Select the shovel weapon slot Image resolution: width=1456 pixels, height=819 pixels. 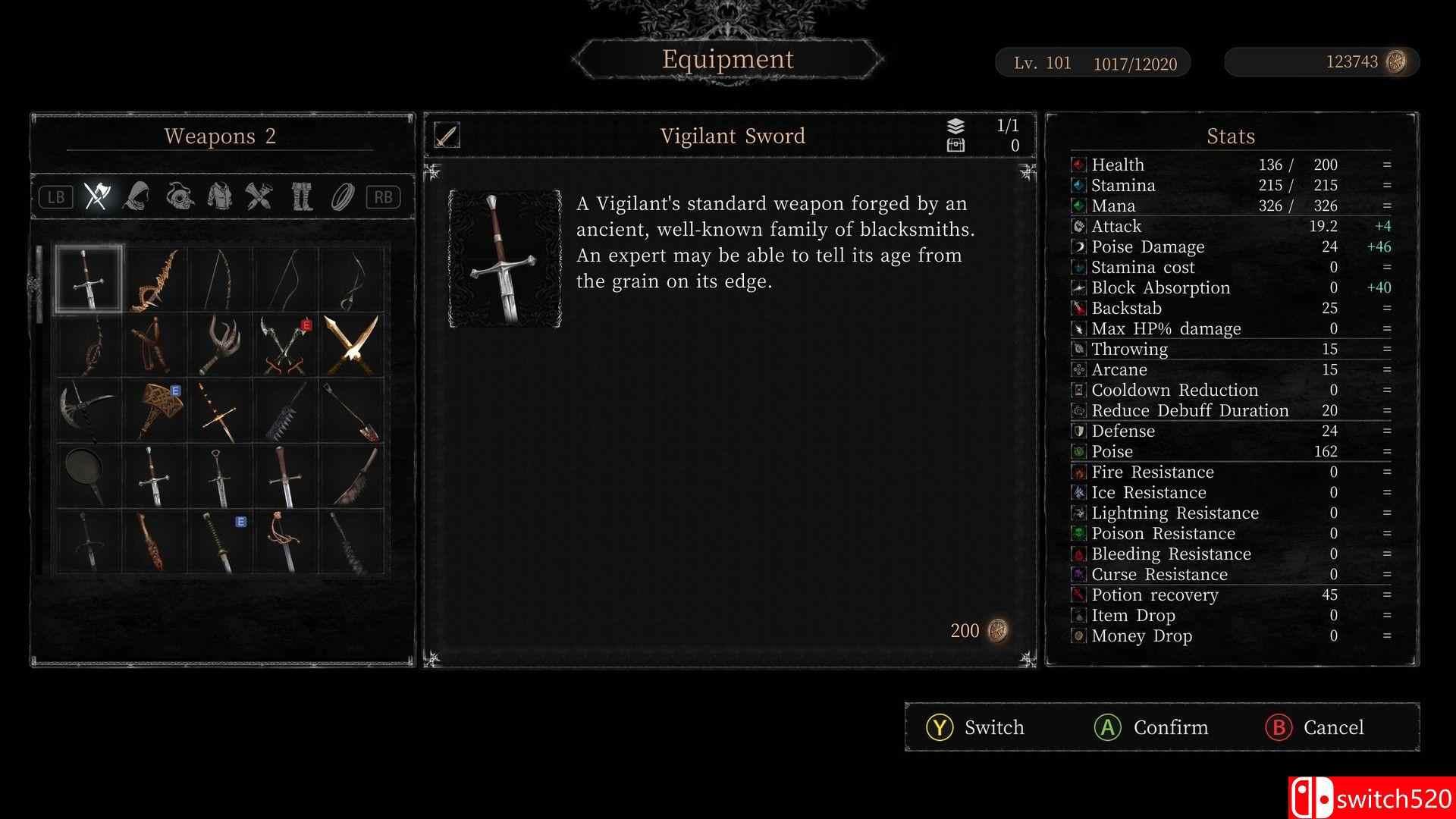[352, 411]
